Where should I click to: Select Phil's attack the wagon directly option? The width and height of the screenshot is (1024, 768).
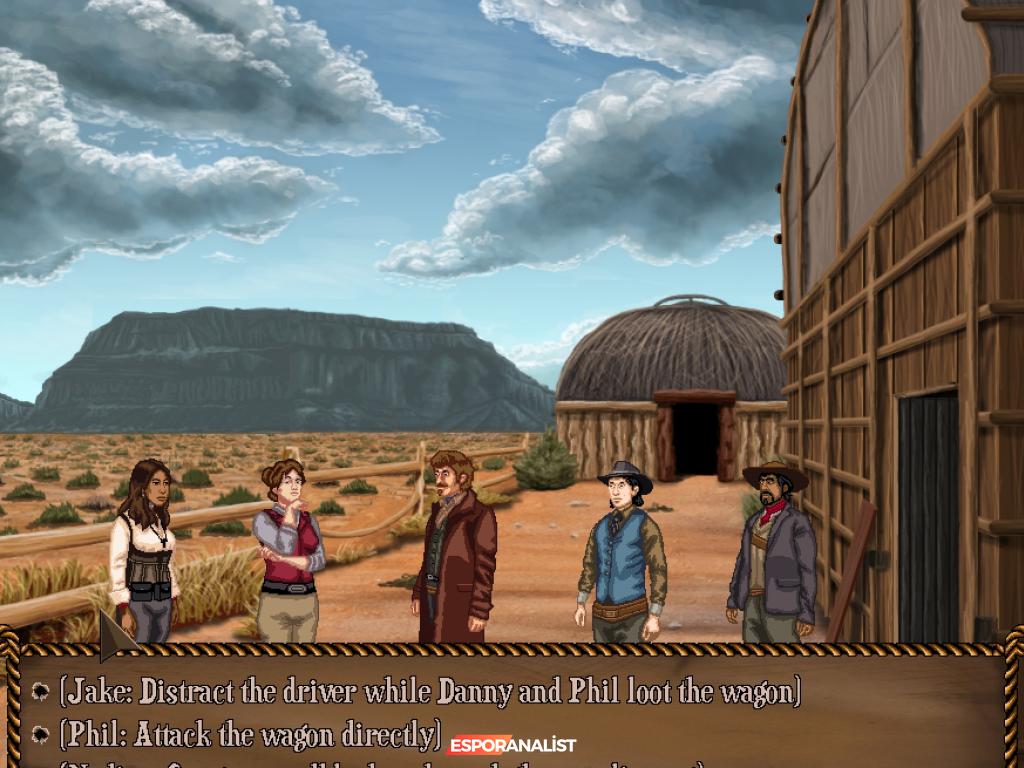(x=250, y=736)
